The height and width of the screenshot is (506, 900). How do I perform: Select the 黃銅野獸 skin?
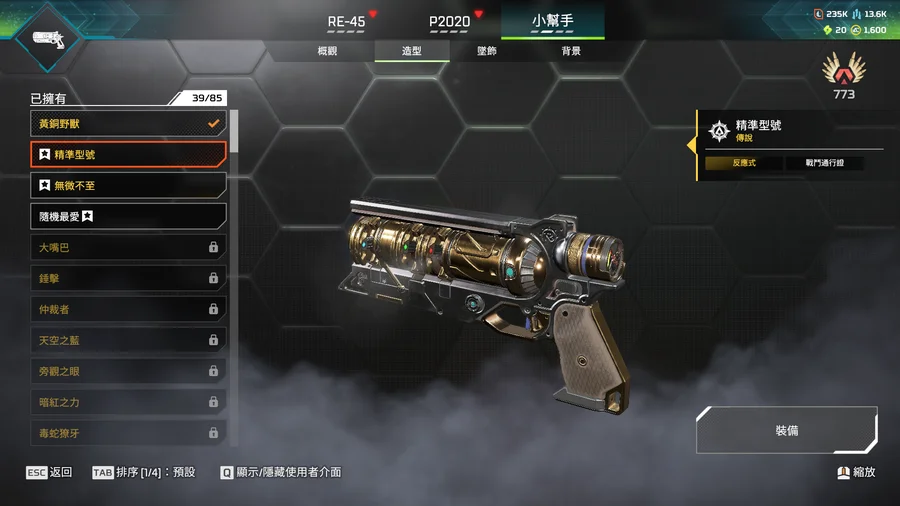[x=128, y=124]
